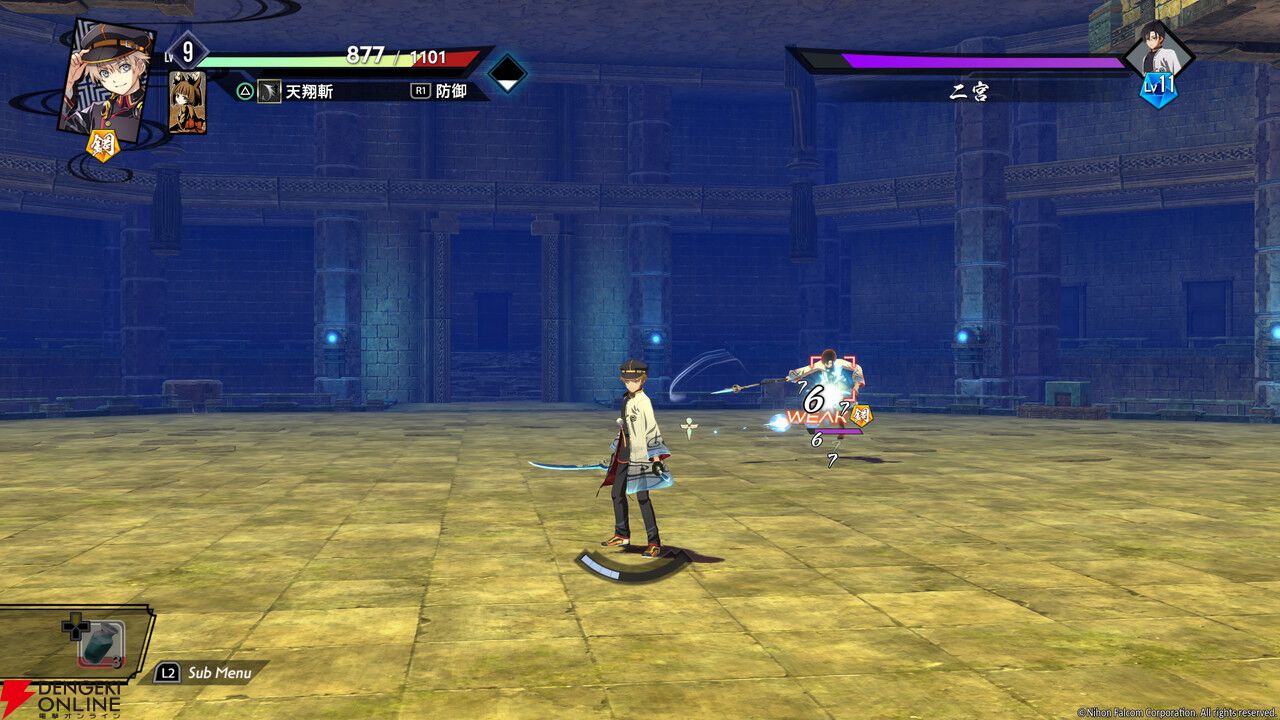Screen dimensions: 1280x720
Task: Click the Dengeki Online logo watermark
Action: [60, 698]
